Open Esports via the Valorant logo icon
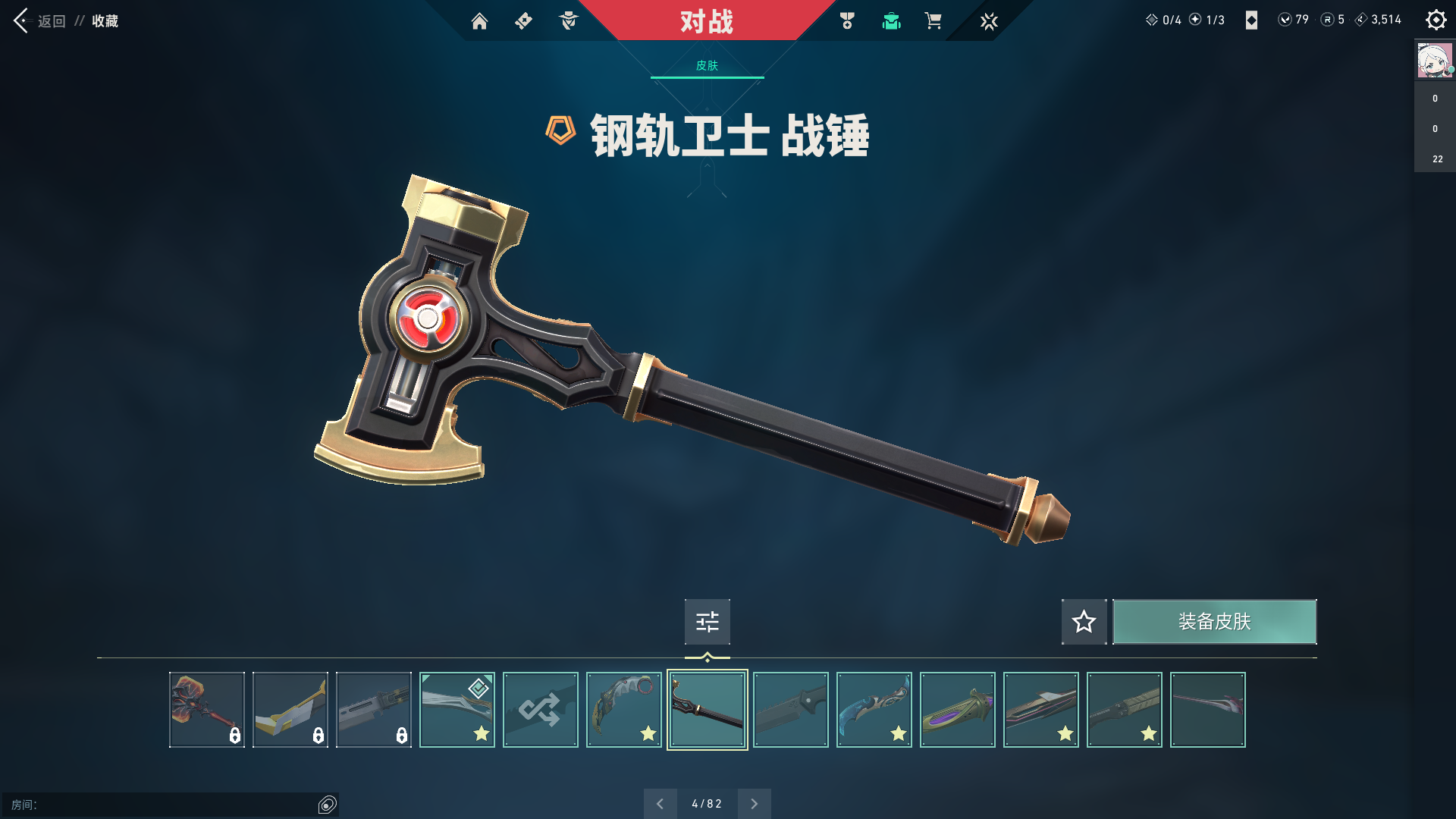1456x819 pixels. pyautogui.click(x=990, y=20)
